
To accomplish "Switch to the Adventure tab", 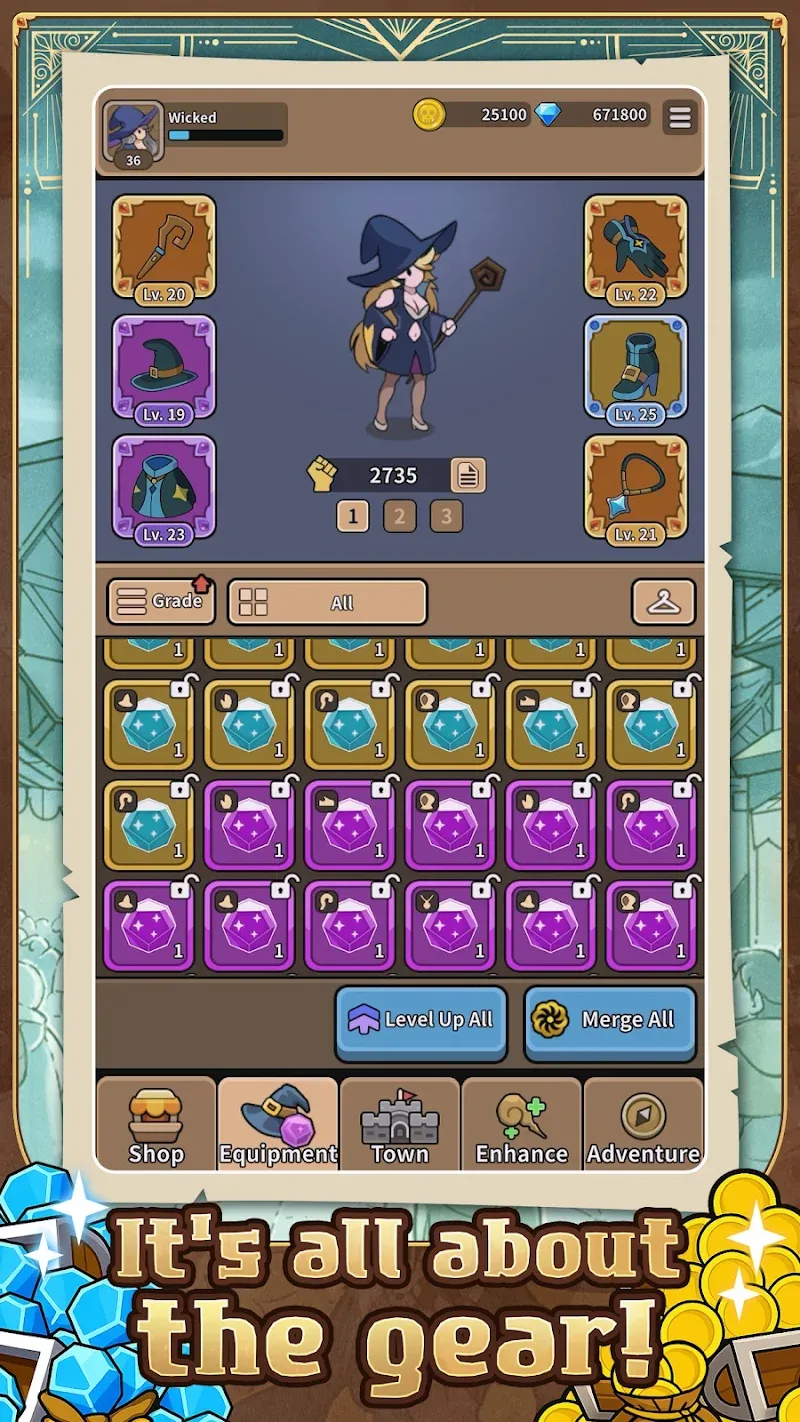I will pyautogui.click(x=643, y=1124).
